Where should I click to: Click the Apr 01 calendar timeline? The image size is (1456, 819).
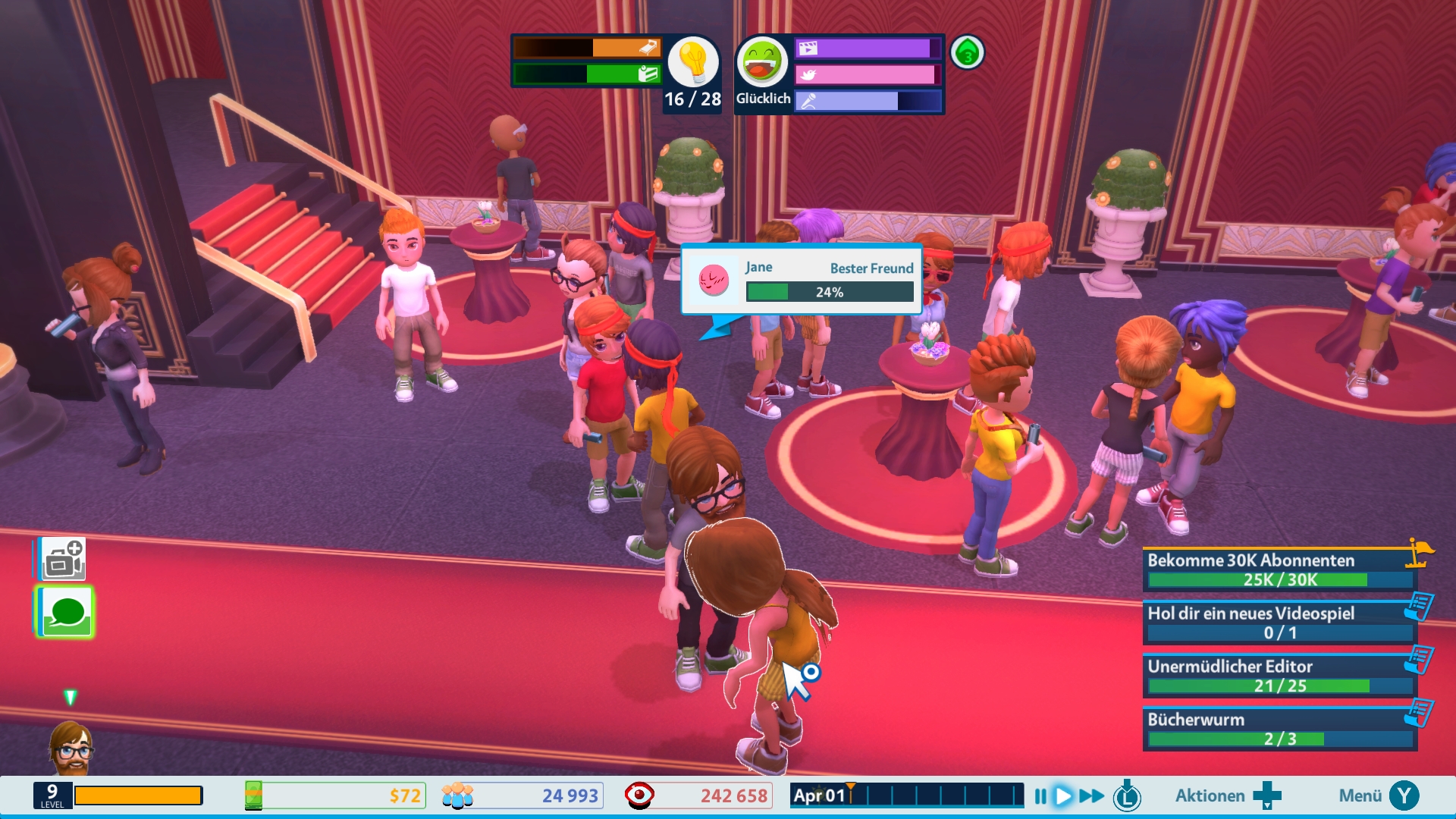pyautogui.click(x=906, y=796)
